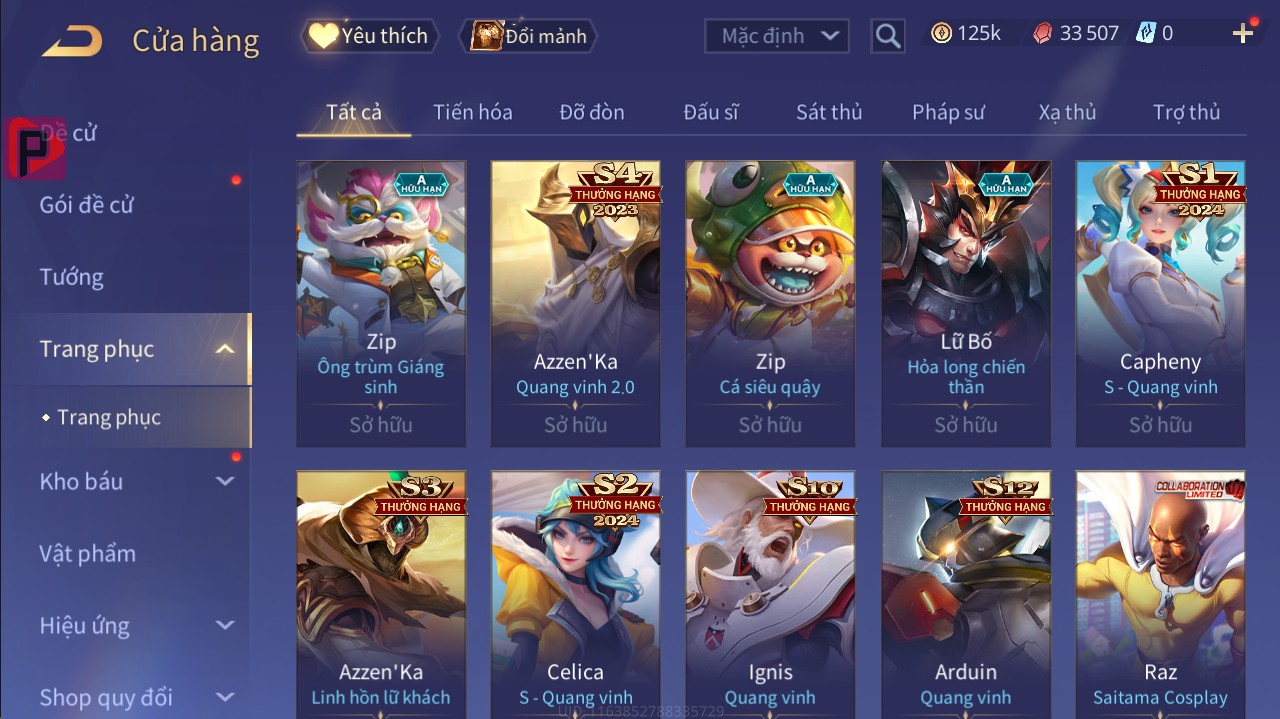
Task: Expand the Kho báu menu
Action: (x=137, y=481)
